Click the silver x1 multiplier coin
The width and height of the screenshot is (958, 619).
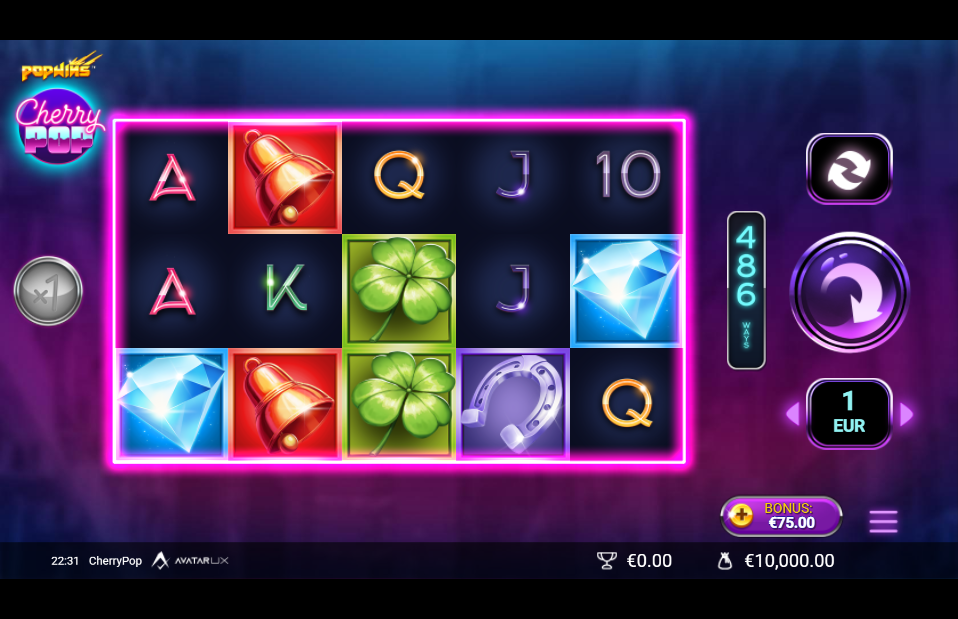(48, 291)
